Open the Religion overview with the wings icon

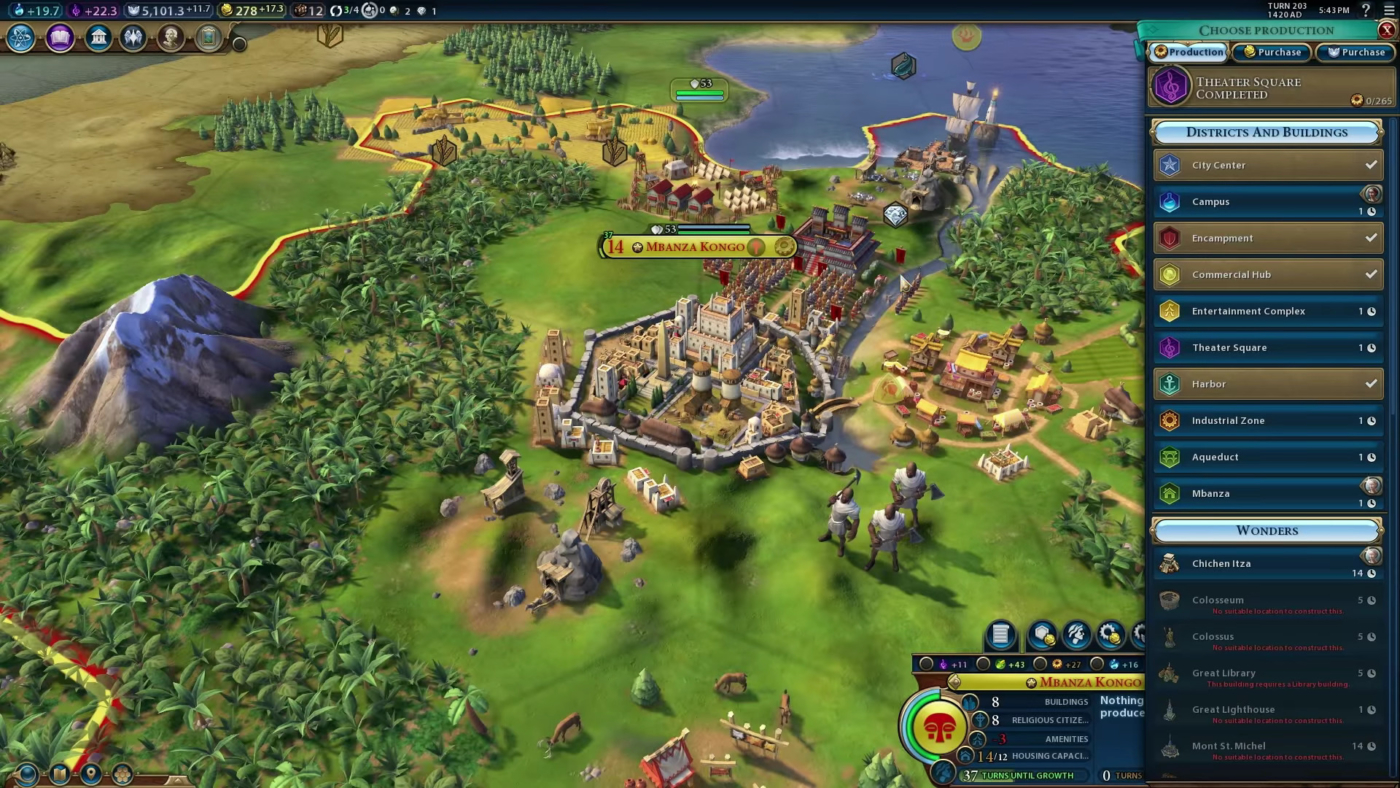[x=134, y=37]
